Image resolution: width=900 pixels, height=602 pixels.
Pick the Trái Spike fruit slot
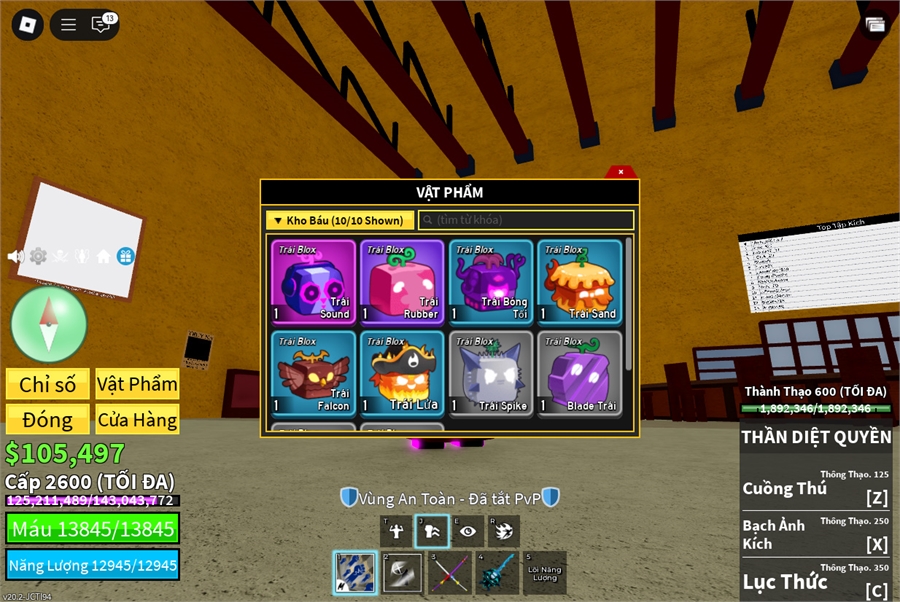(490, 373)
